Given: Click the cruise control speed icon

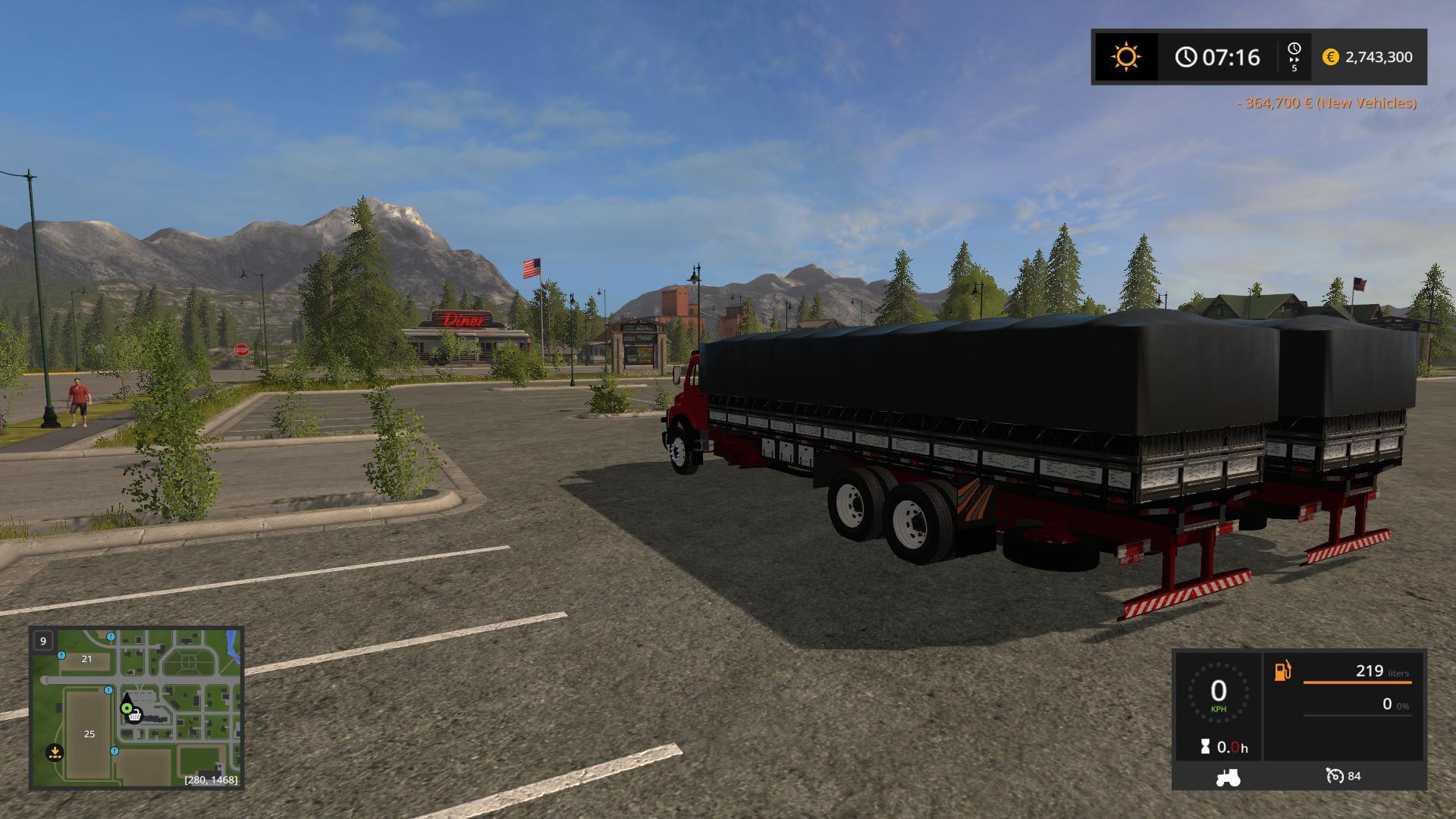Looking at the screenshot, I should (1334, 776).
